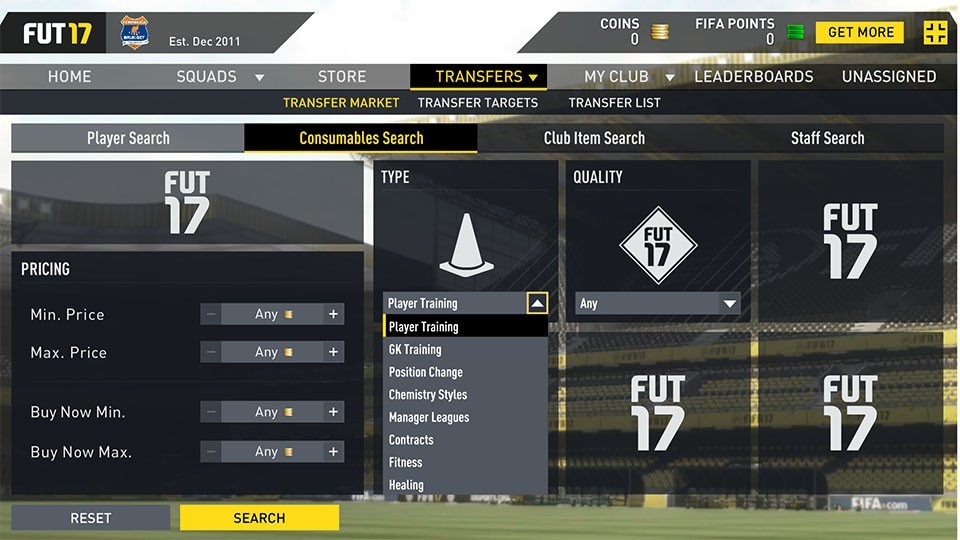Open the Club Item Search tab
The height and width of the screenshot is (540, 960).
point(594,138)
